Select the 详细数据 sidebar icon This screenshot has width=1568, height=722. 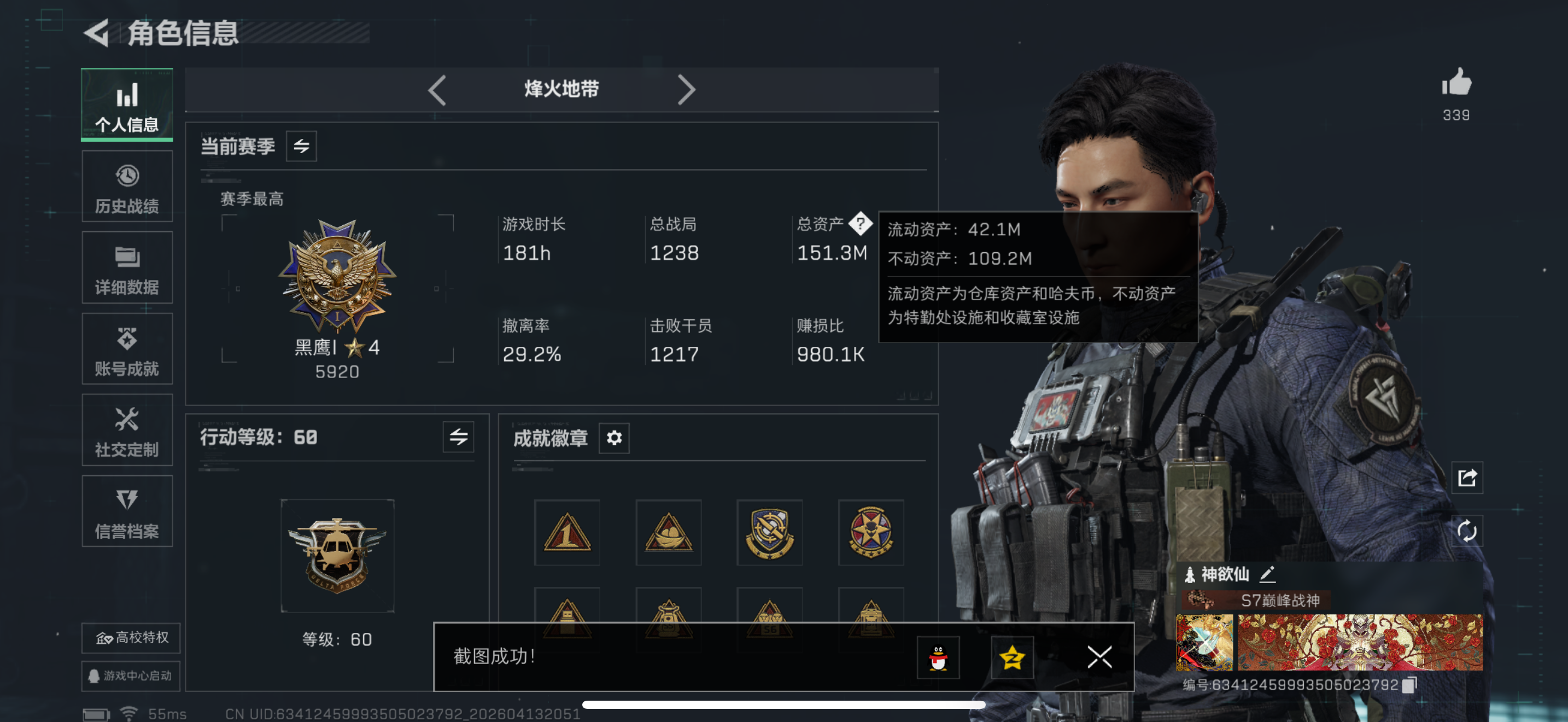(127, 268)
